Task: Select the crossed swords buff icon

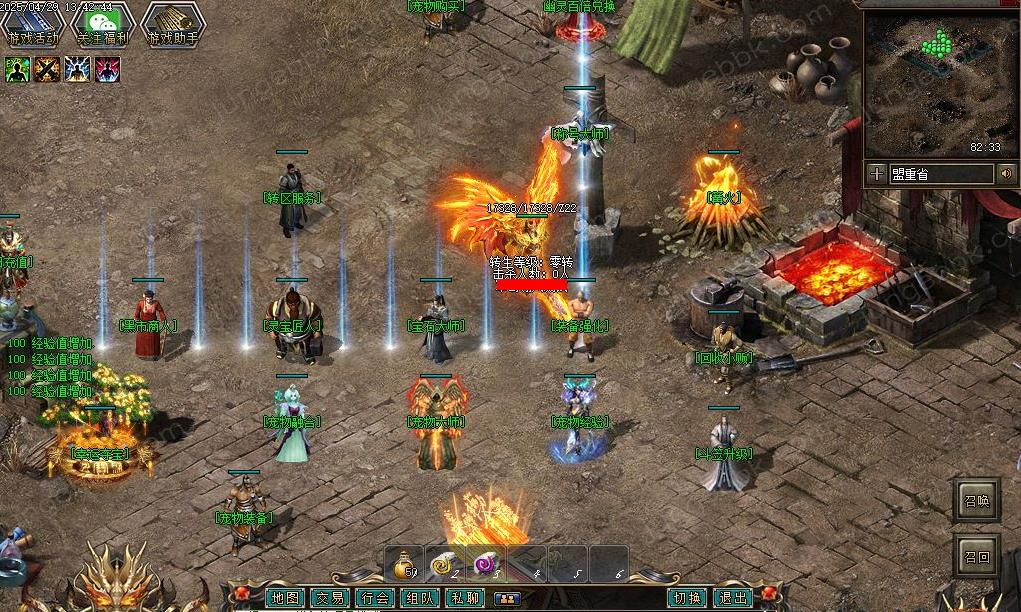Action: click(x=47, y=69)
